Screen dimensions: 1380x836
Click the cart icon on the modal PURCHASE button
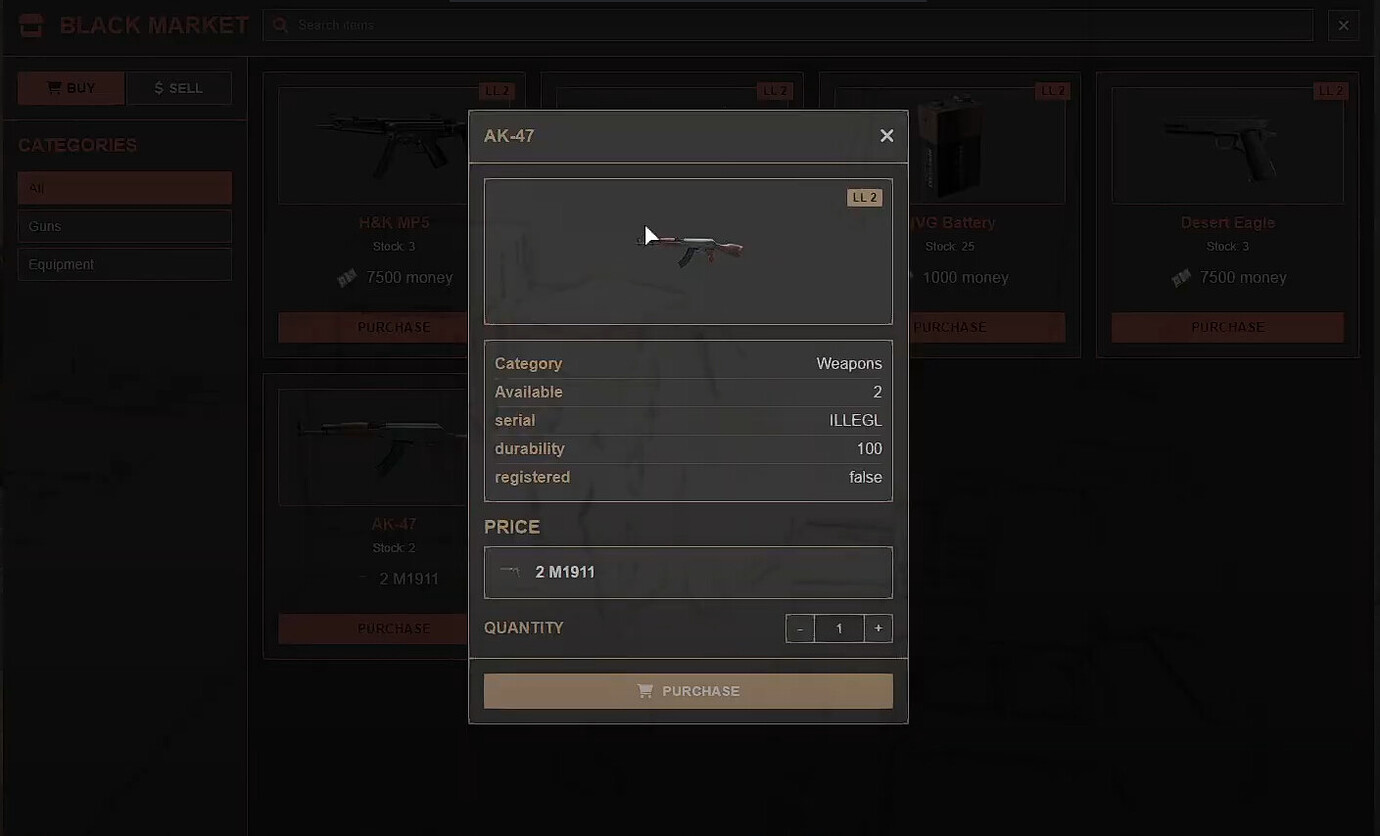point(644,690)
